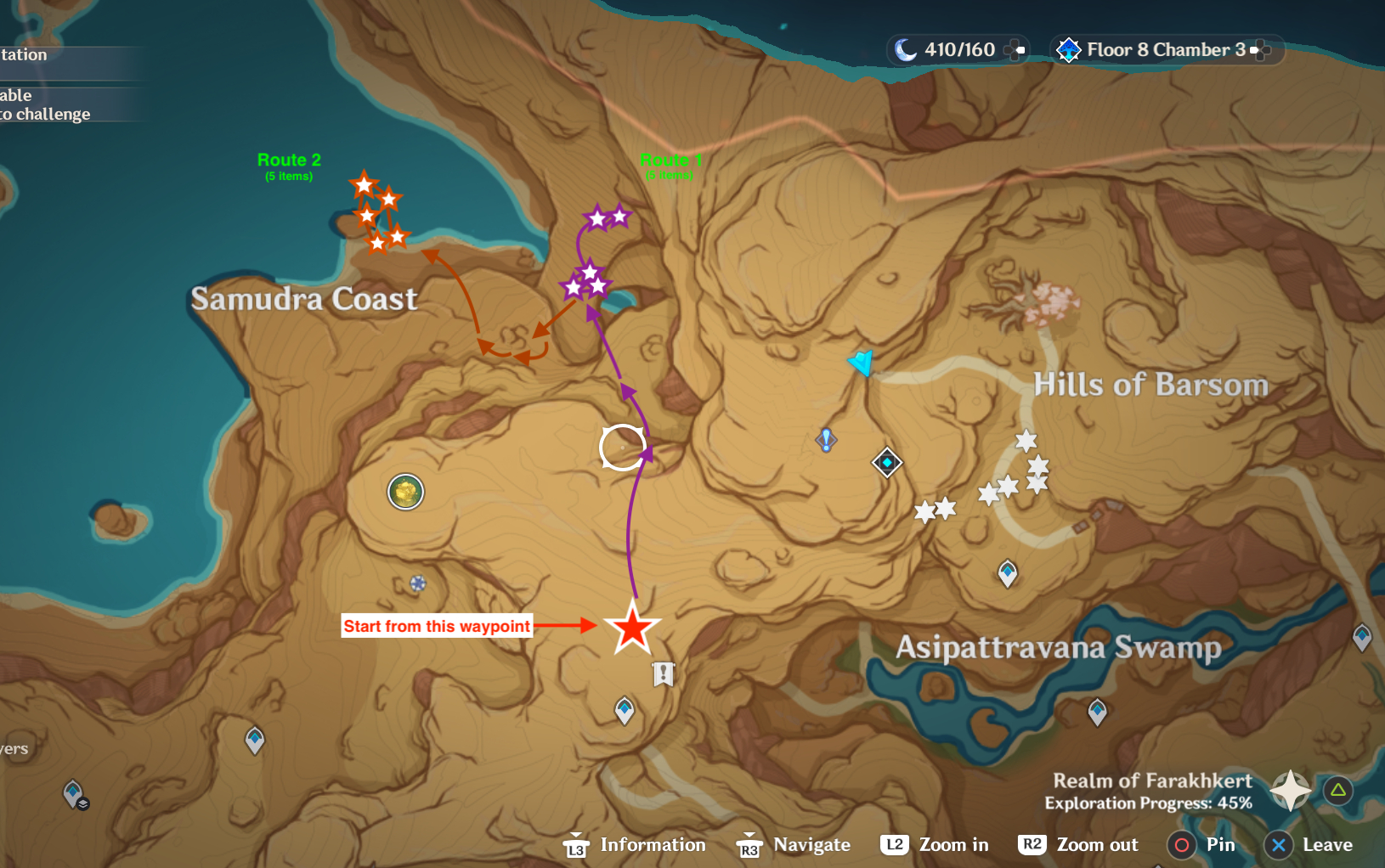Click a white star in the Route 1 cluster
Image resolution: width=1385 pixels, height=868 pixels.
[599, 217]
